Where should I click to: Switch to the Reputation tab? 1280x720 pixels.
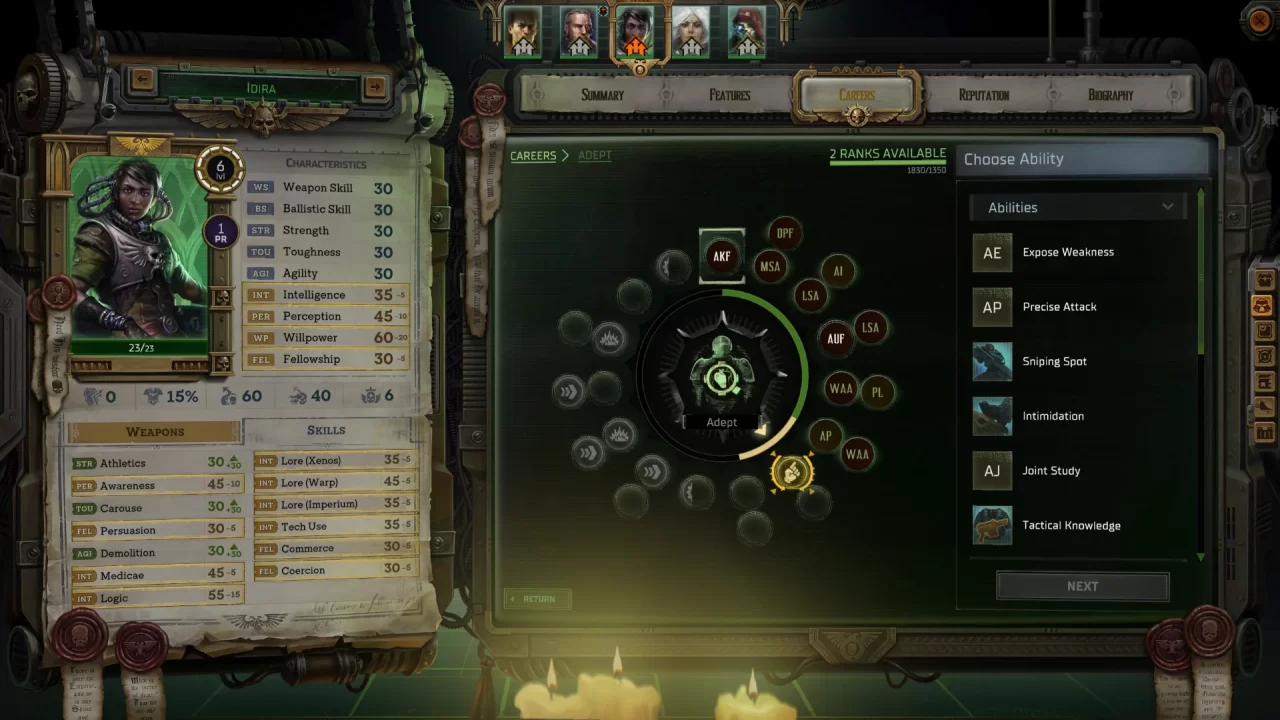pyautogui.click(x=982, y=95)
